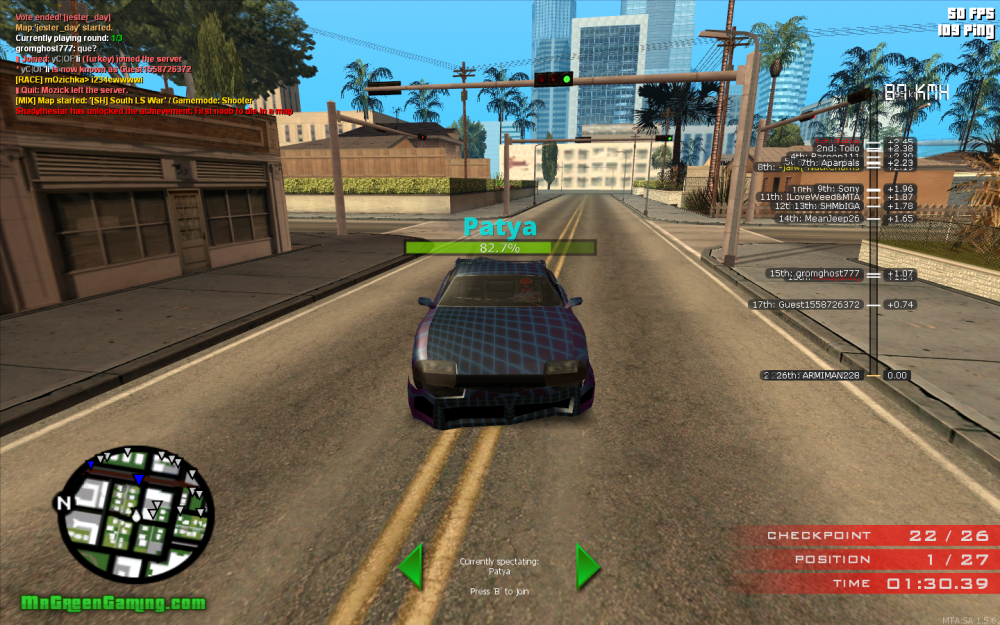
Task: Click the MrGreenGaming.com logo
Action: pyautogui.click(x=113, y=603)
